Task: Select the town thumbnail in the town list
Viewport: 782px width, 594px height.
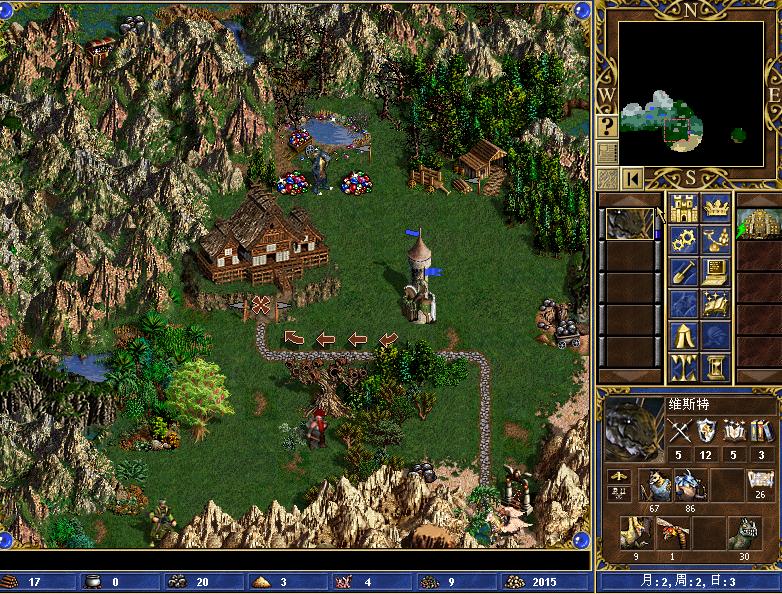Action: 758,224
